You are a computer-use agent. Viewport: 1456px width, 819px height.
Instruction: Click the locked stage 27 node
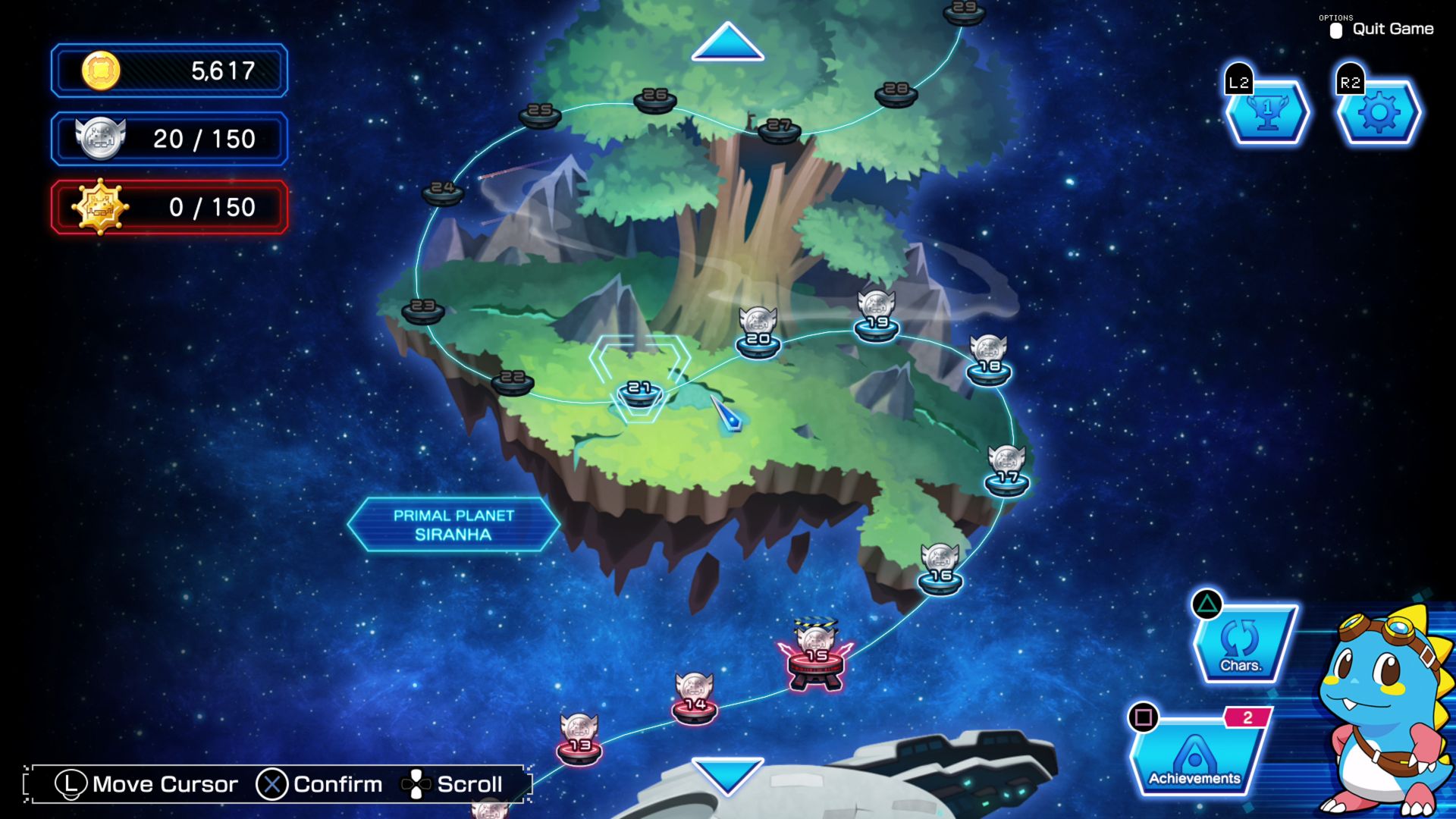point(779,129)
